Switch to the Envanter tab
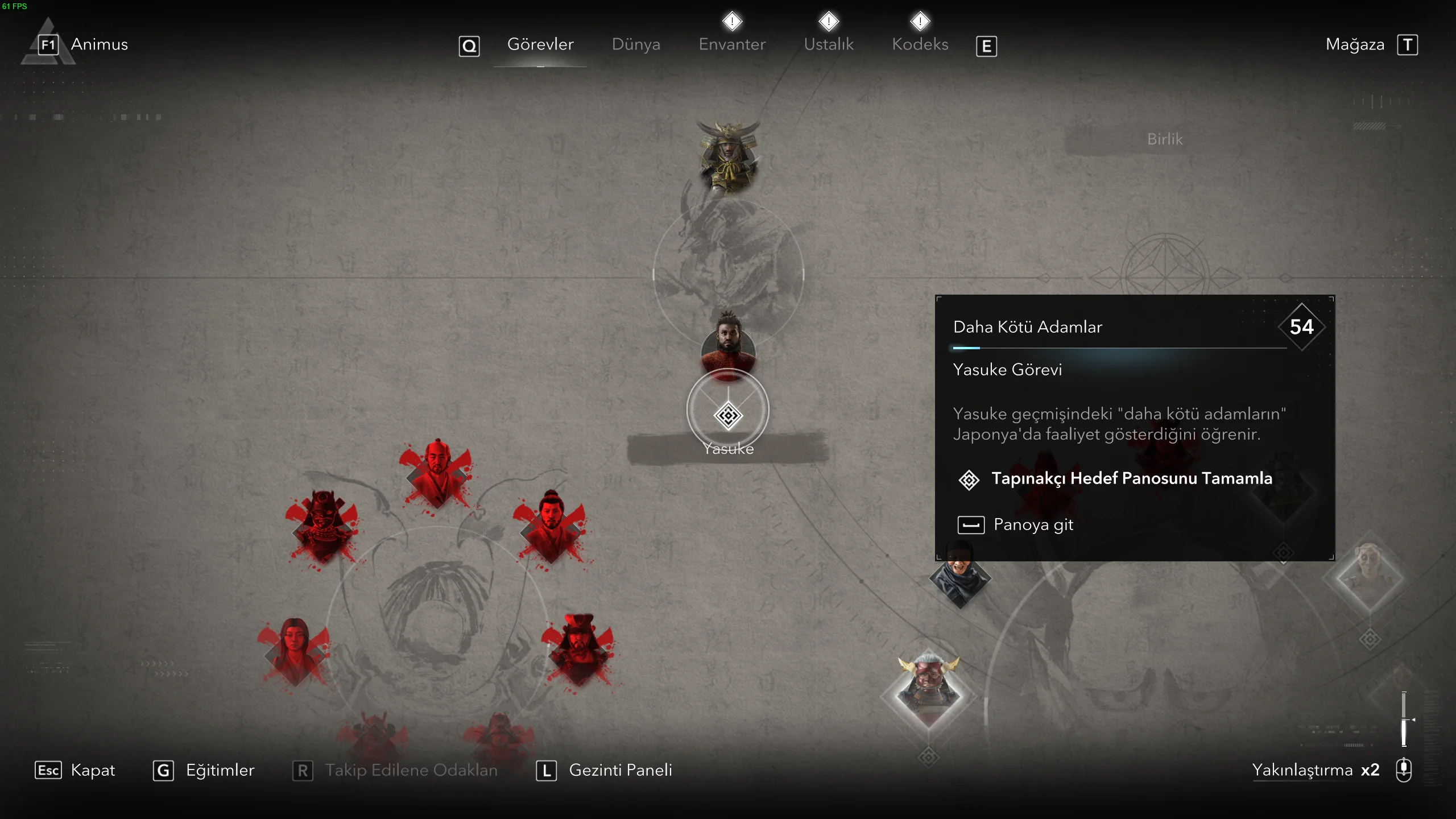The width and height of the screenshot is (1456, 819). [732, 44]
